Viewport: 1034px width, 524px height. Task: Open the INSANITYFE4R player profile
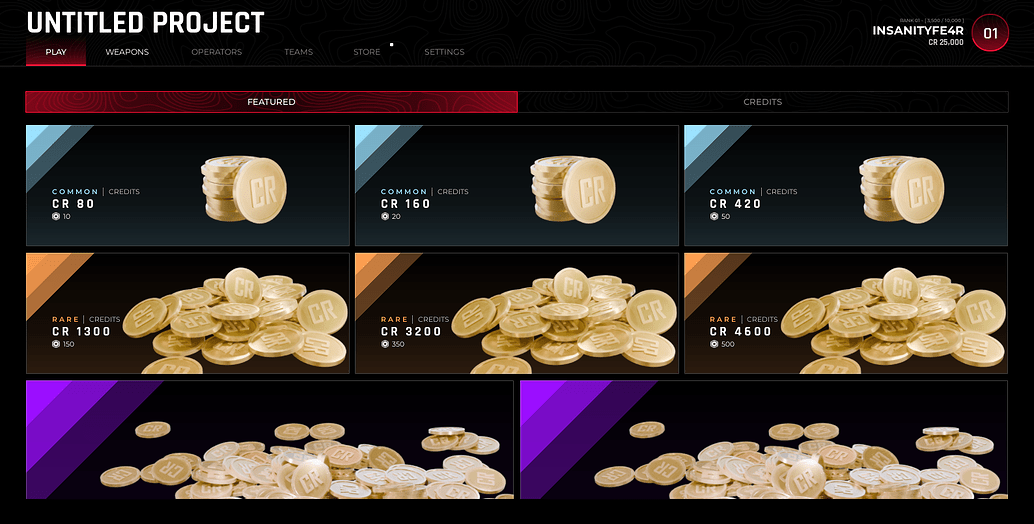pos(917,31)
